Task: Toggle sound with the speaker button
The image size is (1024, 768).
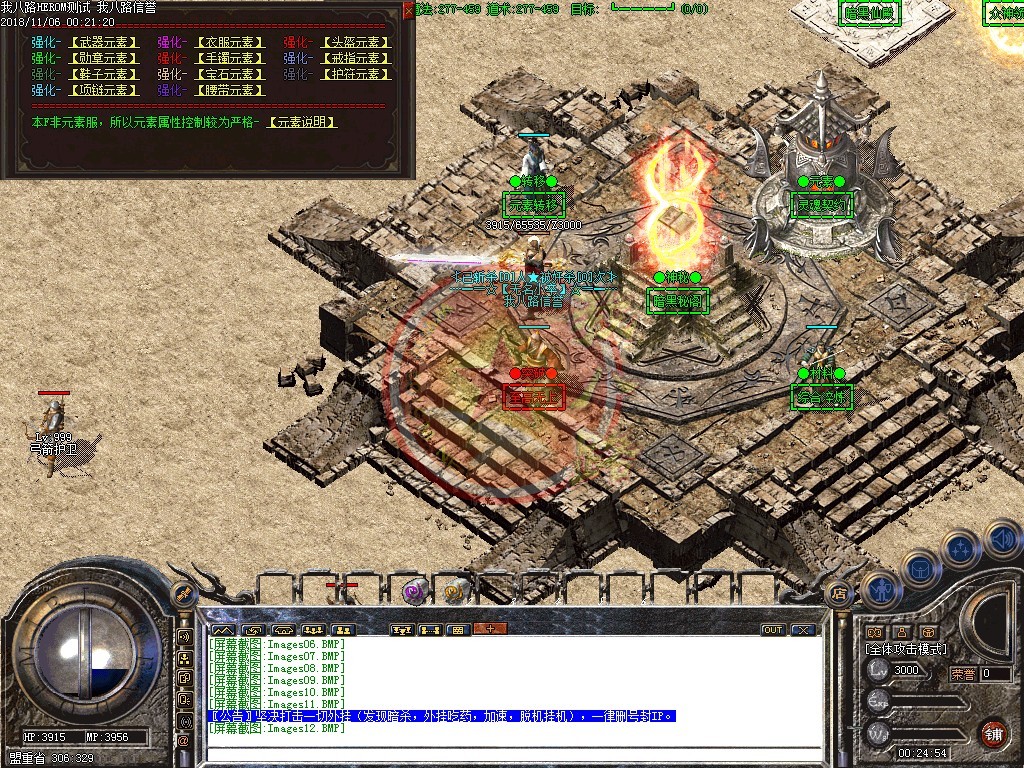Action: coord(1000,540)
